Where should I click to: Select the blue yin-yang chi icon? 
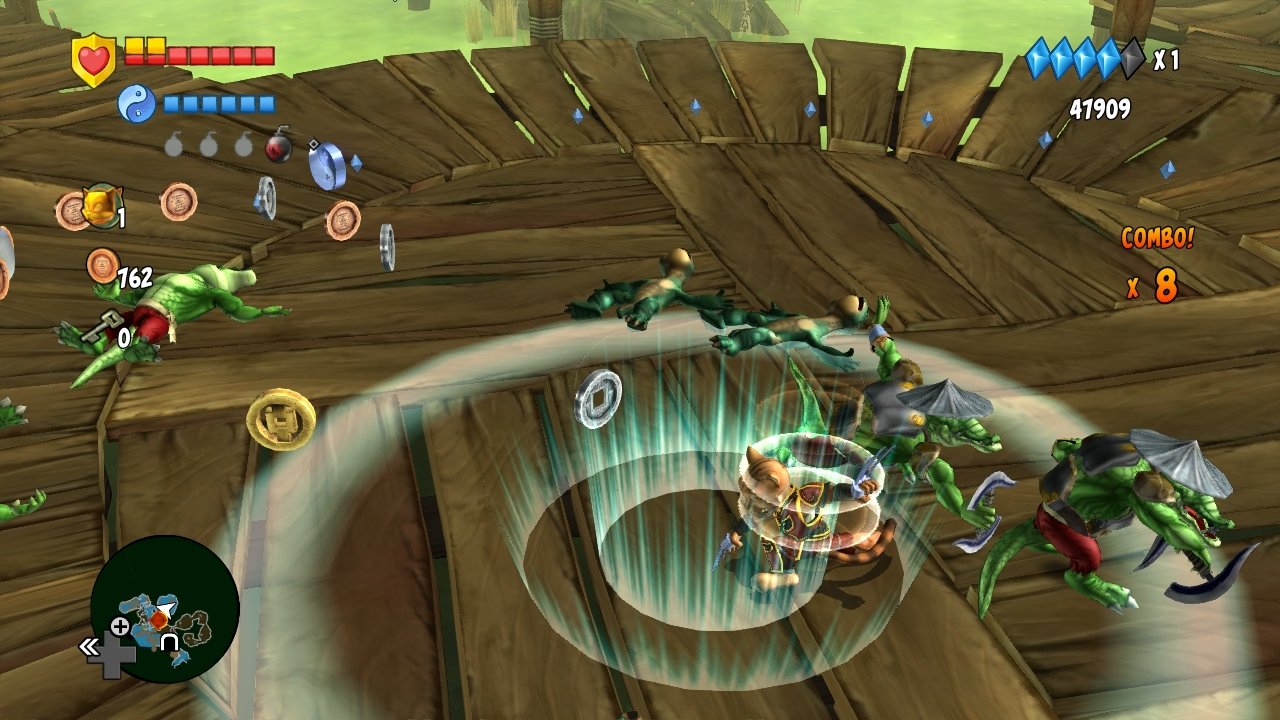tap(136, 103)
